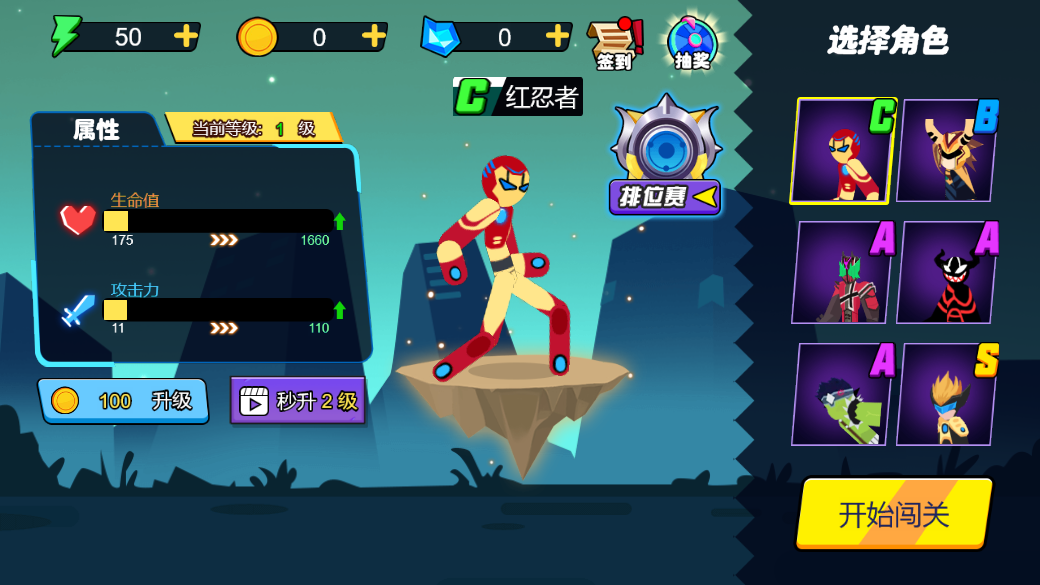Start the stage with 开始闯关

click(893, 514)
